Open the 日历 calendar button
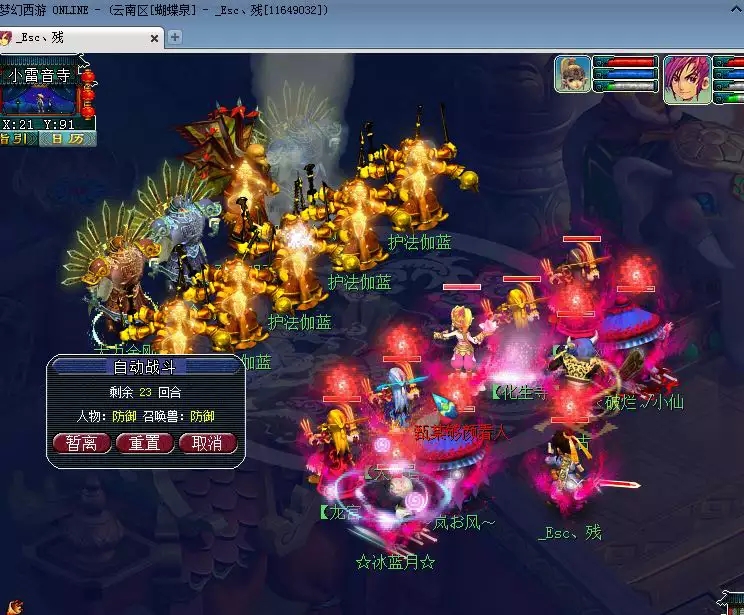744x615 pixels. tap(68, 139)
